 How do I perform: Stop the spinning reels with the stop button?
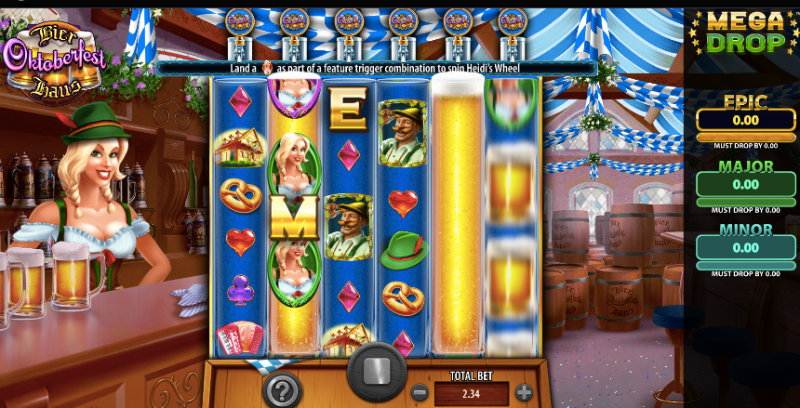click(377, 373)
